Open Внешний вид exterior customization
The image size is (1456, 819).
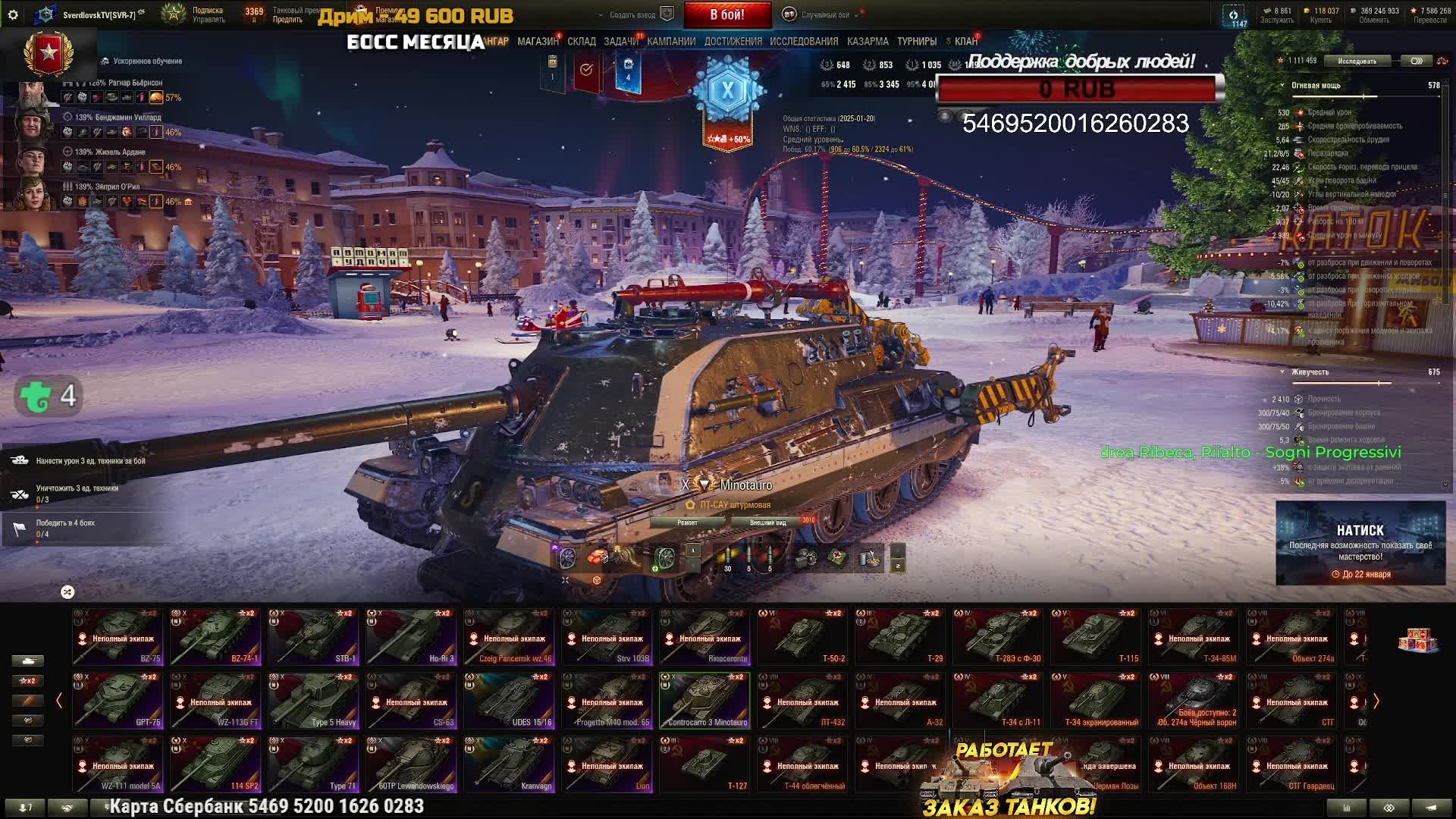(767, 522)
